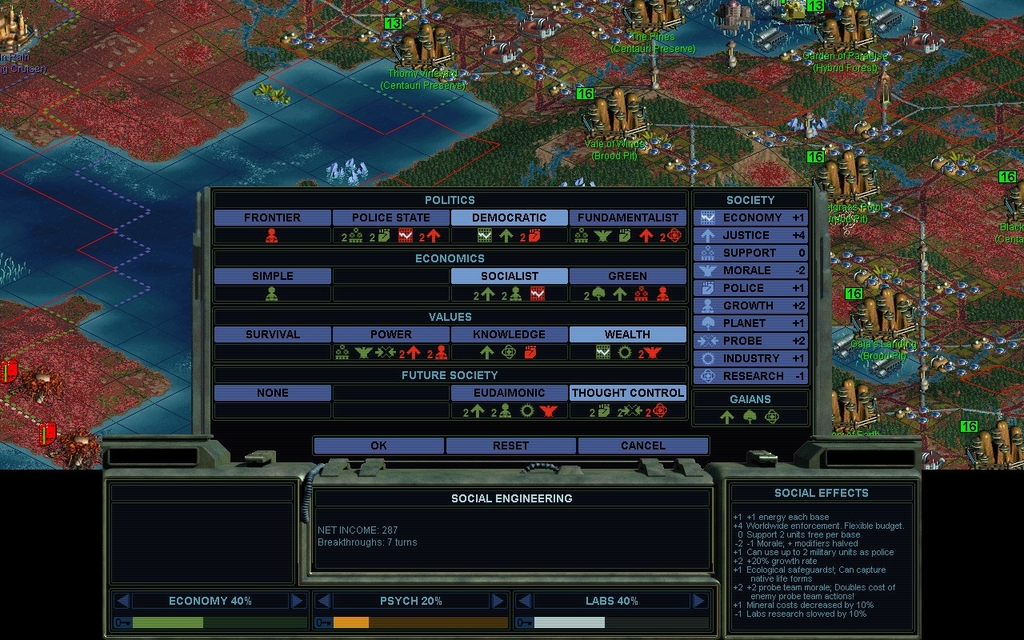
Task: Select Frontier politics
Action: (272, 218)
